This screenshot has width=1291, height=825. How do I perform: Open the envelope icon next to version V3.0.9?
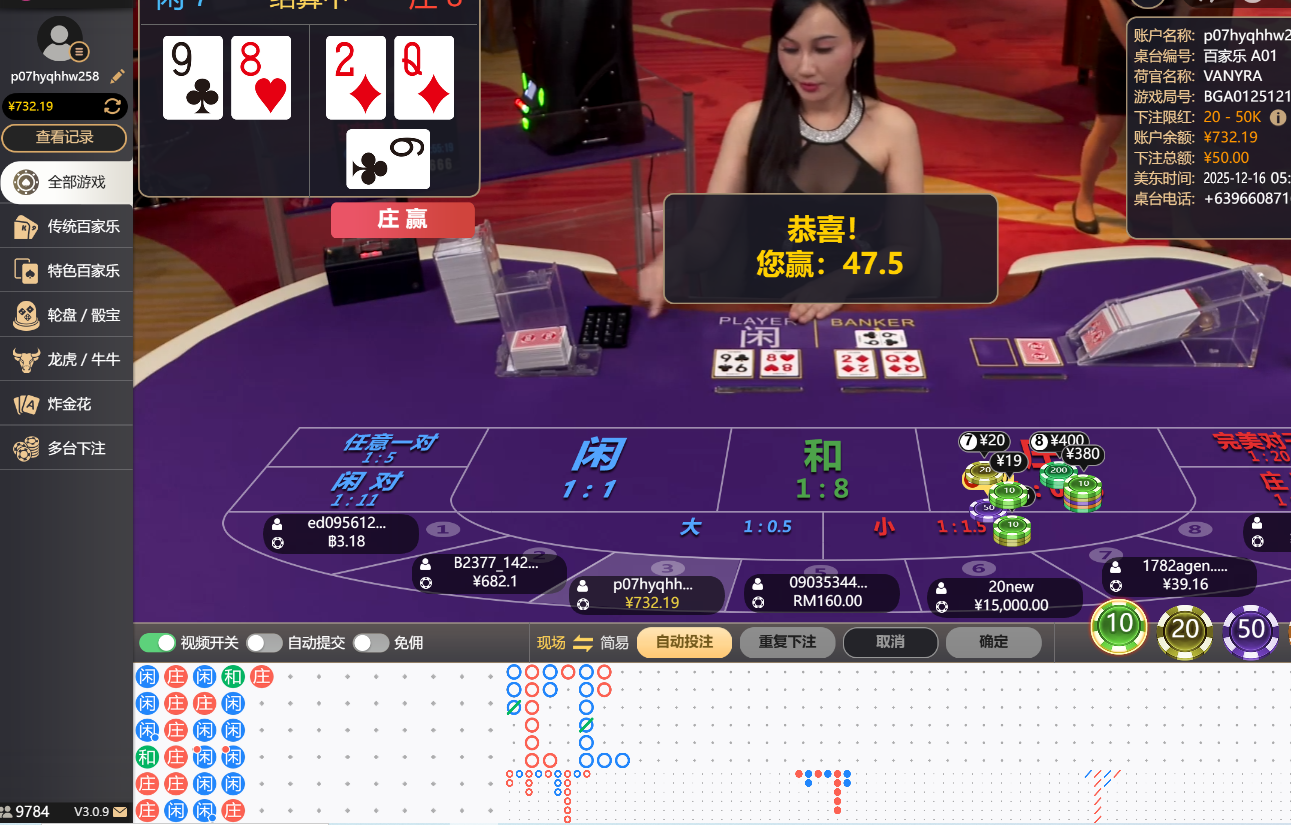120,812
